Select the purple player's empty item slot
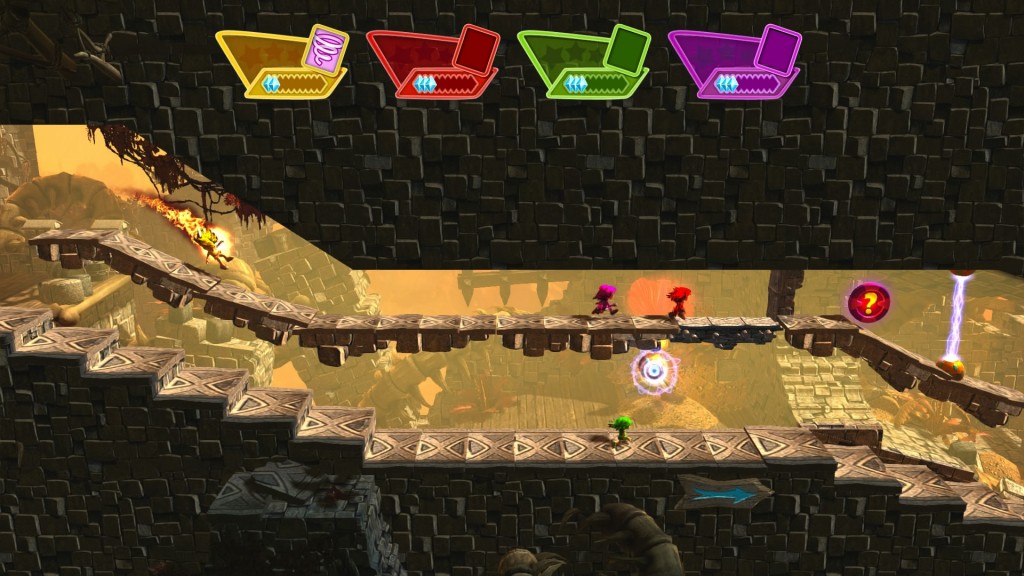This screenshot has width=1024, height=576. click(779, 47)
